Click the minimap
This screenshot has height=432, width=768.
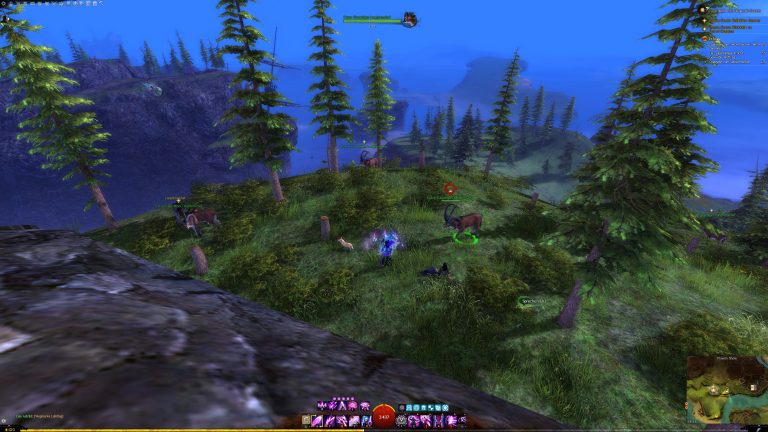coord(726,392)
